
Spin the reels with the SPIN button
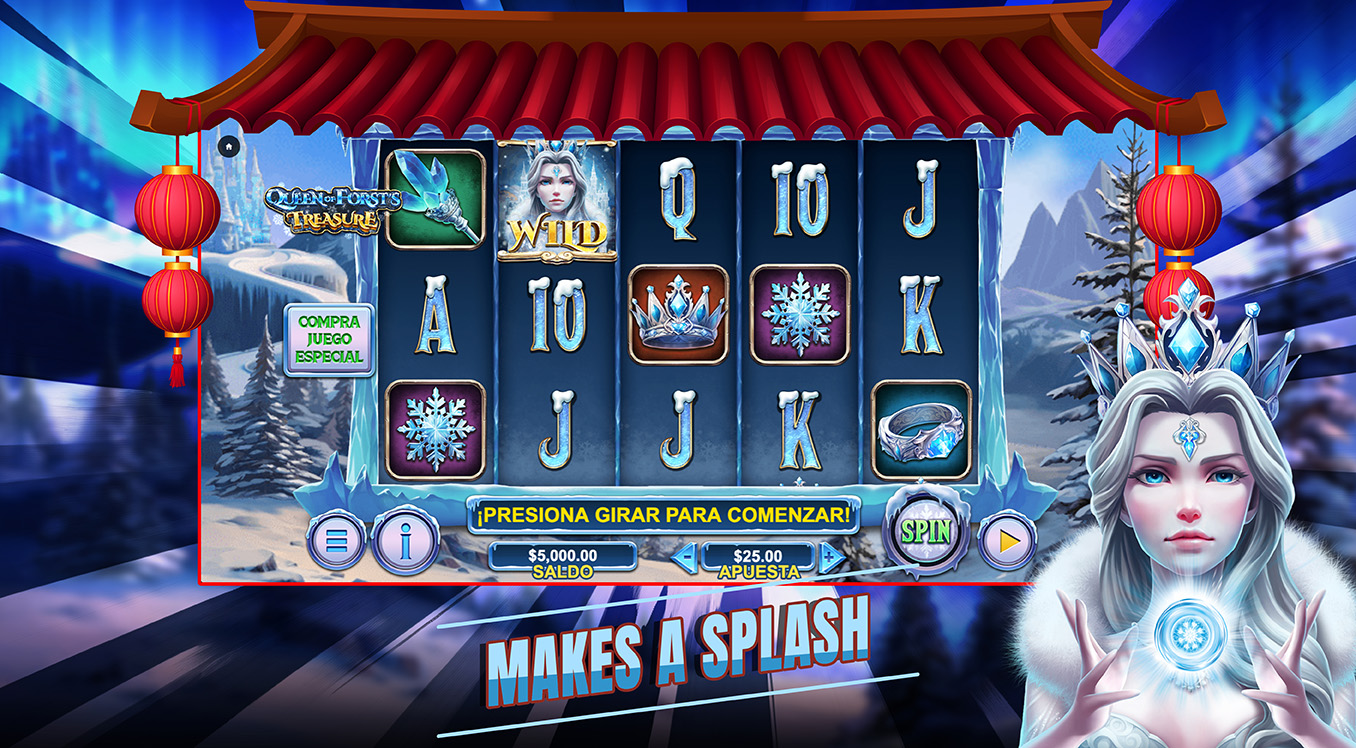tap(925, 531)
